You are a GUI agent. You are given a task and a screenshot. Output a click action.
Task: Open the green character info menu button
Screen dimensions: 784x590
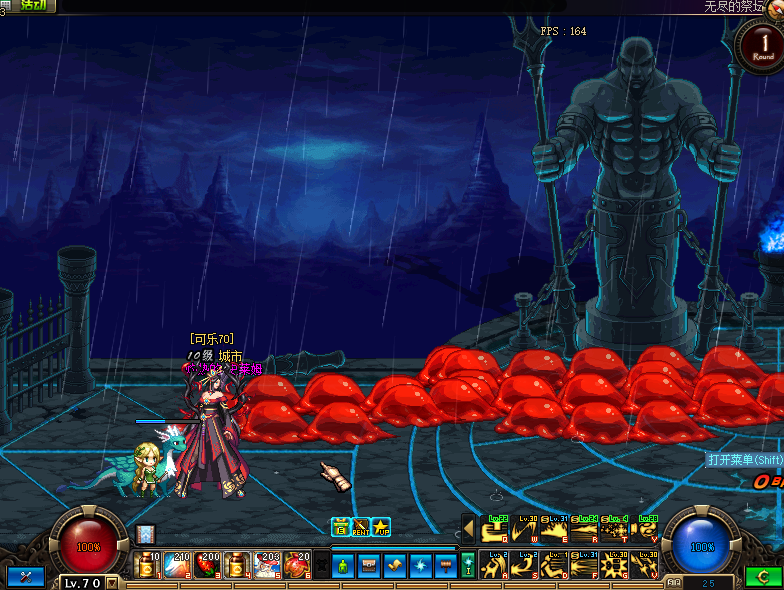click(x=343, y=565)
